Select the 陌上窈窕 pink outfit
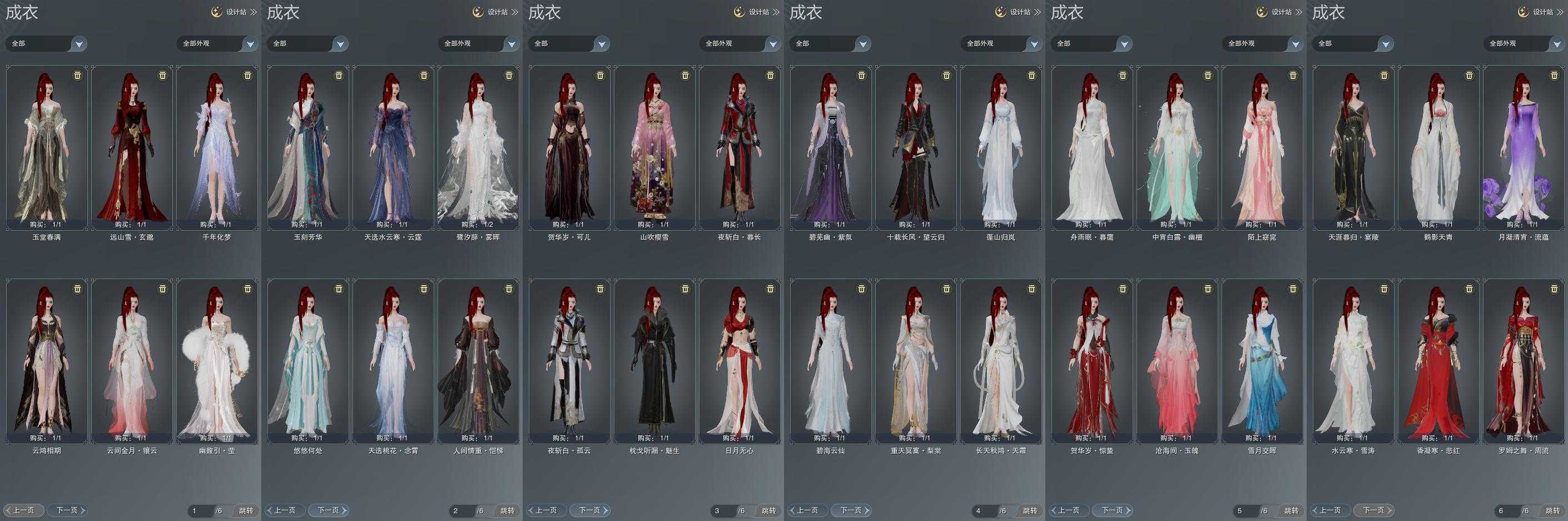Viewport: 1568px width, 521px height. click(1262, 146)
